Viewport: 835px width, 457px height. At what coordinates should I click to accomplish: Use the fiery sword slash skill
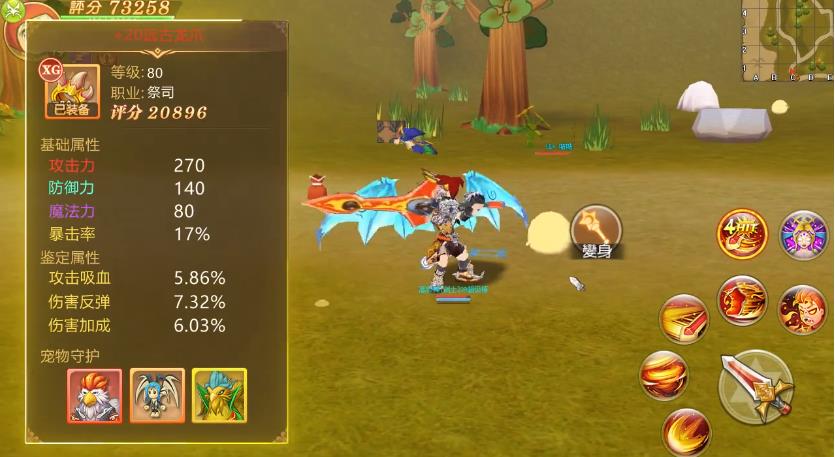684,320
